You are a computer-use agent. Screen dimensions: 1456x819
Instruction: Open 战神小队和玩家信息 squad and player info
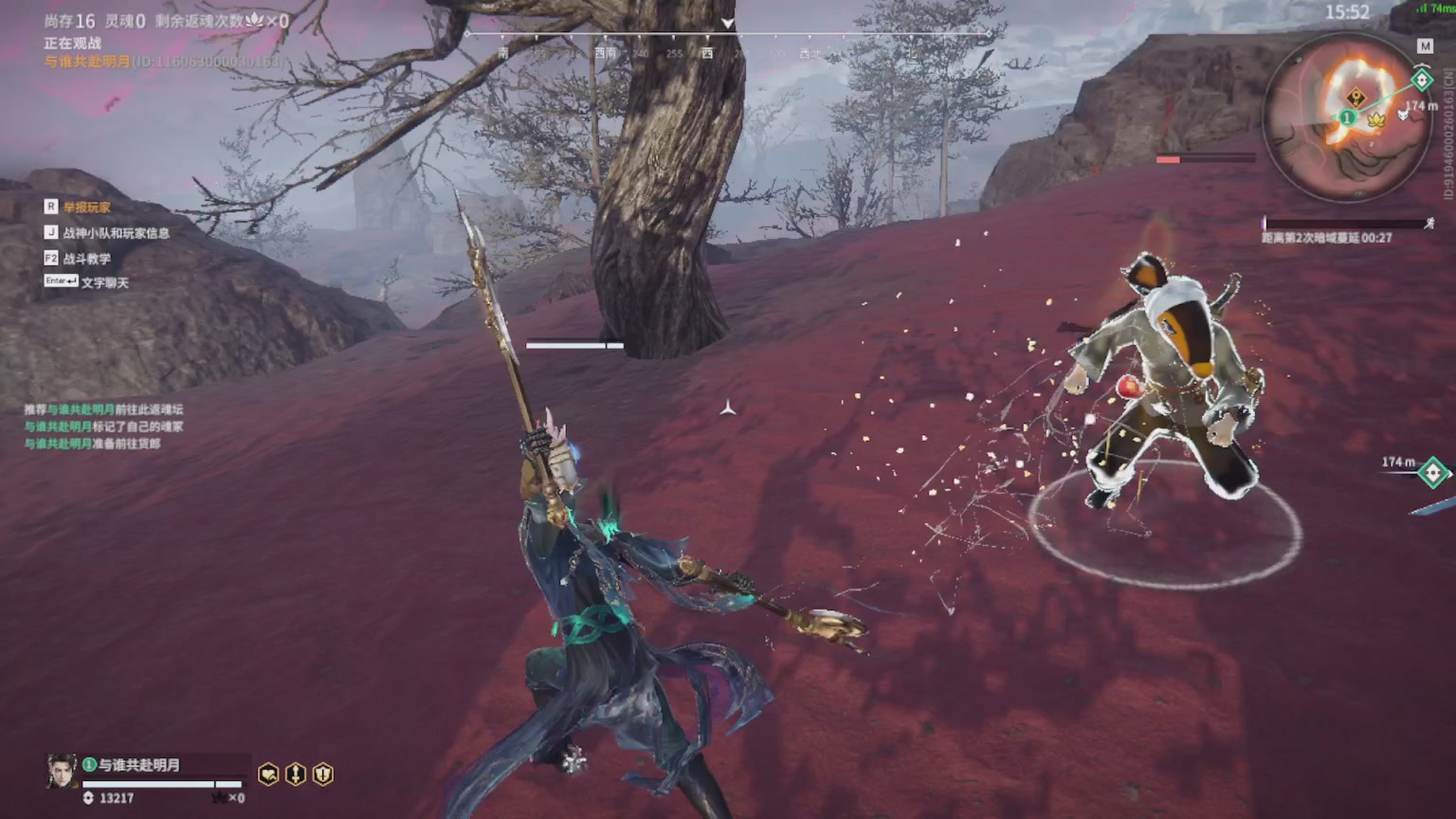(x=116, y=232)
